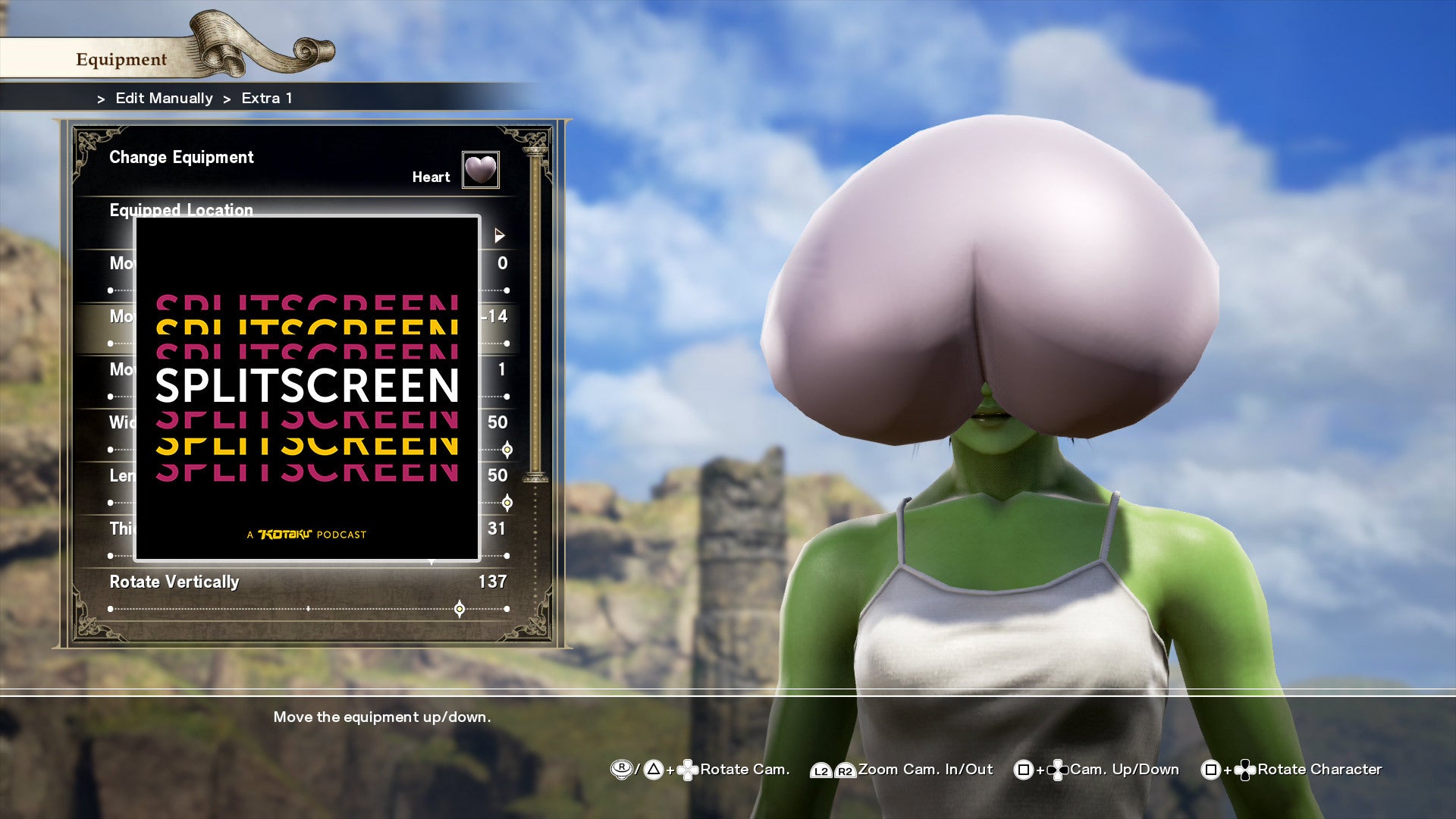Image resolution: width=1456 pixels, height=819 pixels.
Task: Click the Length slider marker at 50
Action: (507, 502)
